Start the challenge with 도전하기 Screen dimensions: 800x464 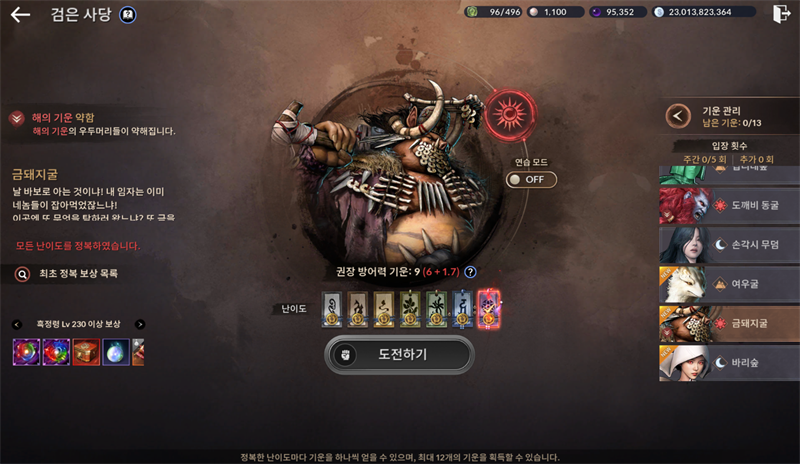pyautogui.click(x=399, y=354)
